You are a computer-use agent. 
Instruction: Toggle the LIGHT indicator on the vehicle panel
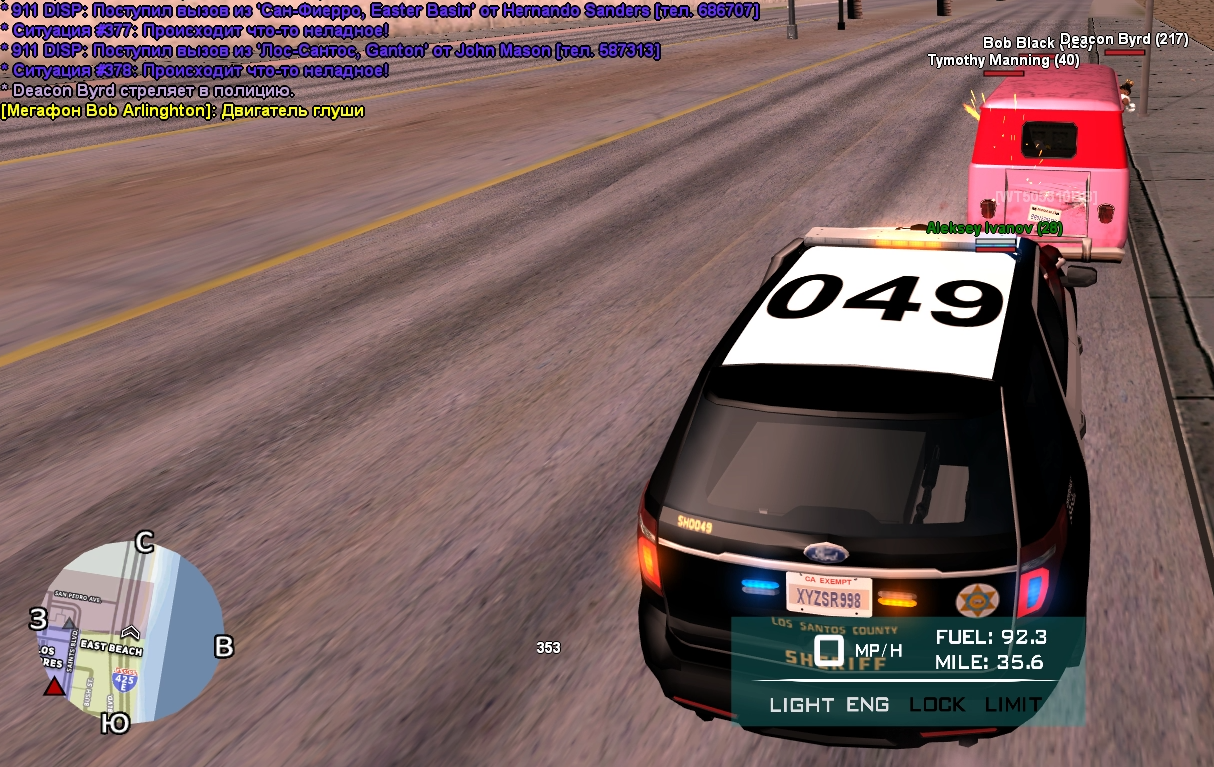click(x=800, y=705)
